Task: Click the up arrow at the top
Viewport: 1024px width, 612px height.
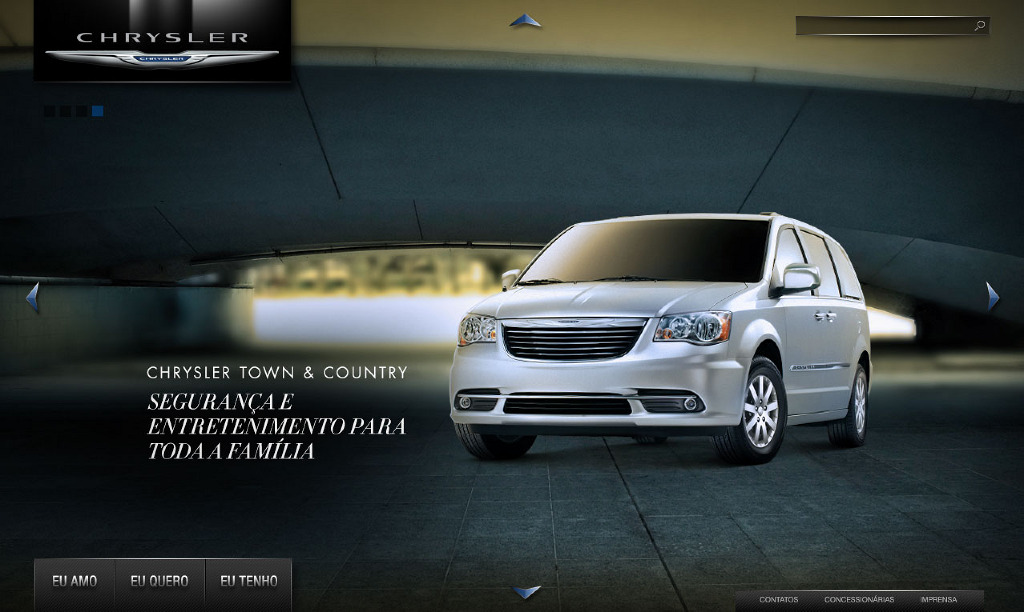Action: pos(525,20)
